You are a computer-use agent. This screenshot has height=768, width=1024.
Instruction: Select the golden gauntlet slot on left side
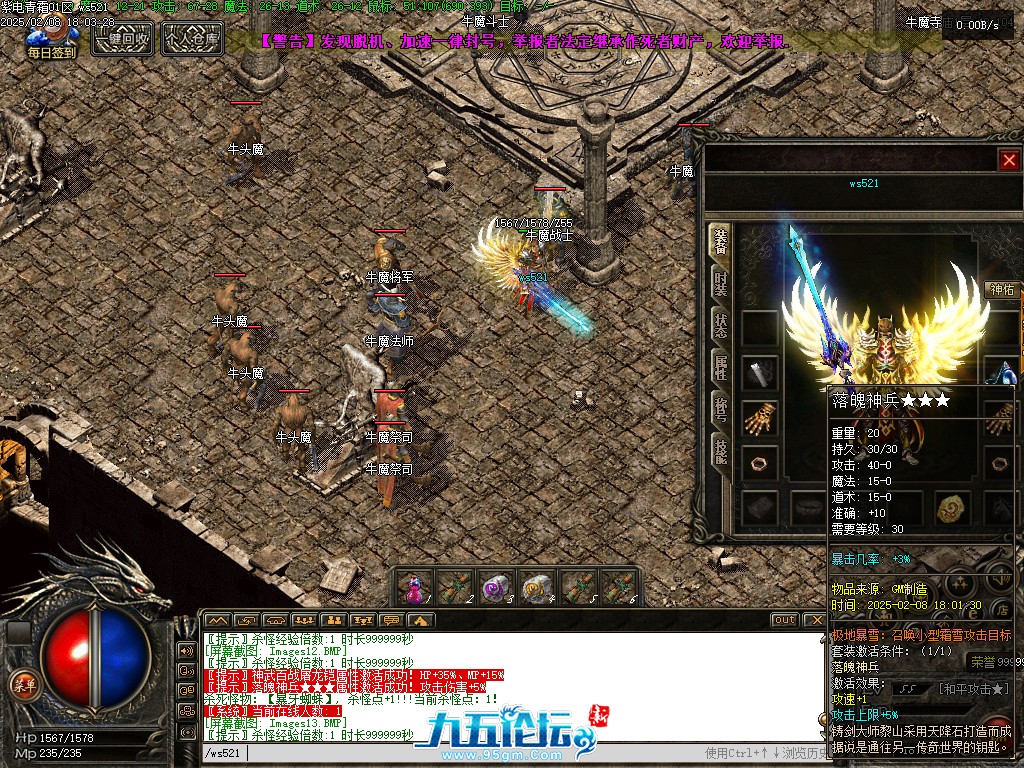(x=760, y=419)
